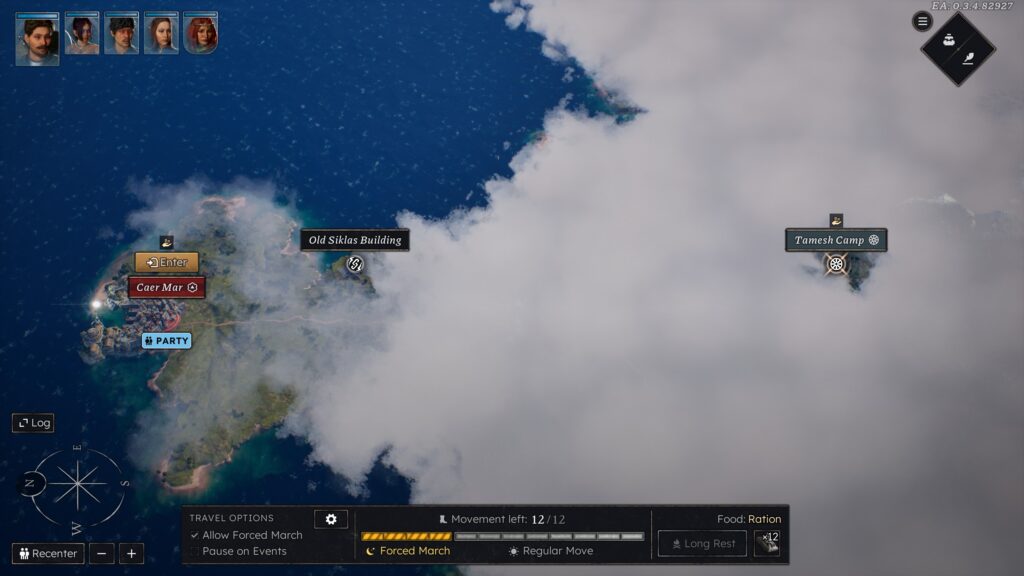Open the journal quill icon
The height and width of the screenshot is (576, 1024).
pos(968,59)
